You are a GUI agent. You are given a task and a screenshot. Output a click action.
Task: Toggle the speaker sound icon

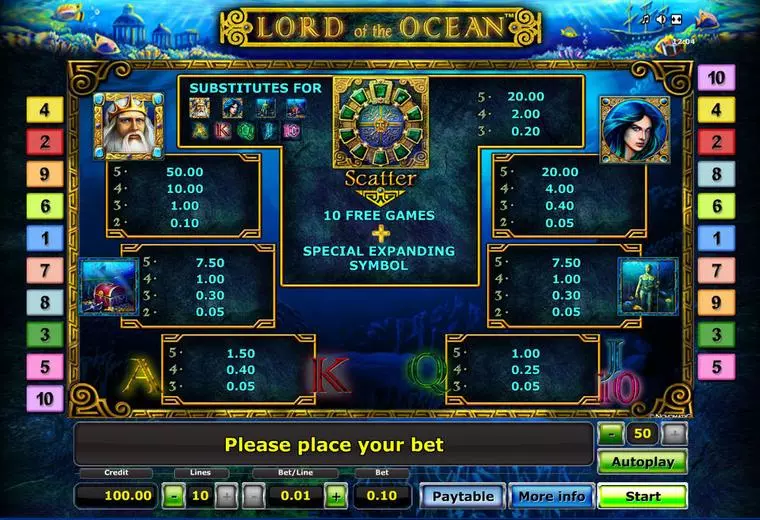click(661, 19)
